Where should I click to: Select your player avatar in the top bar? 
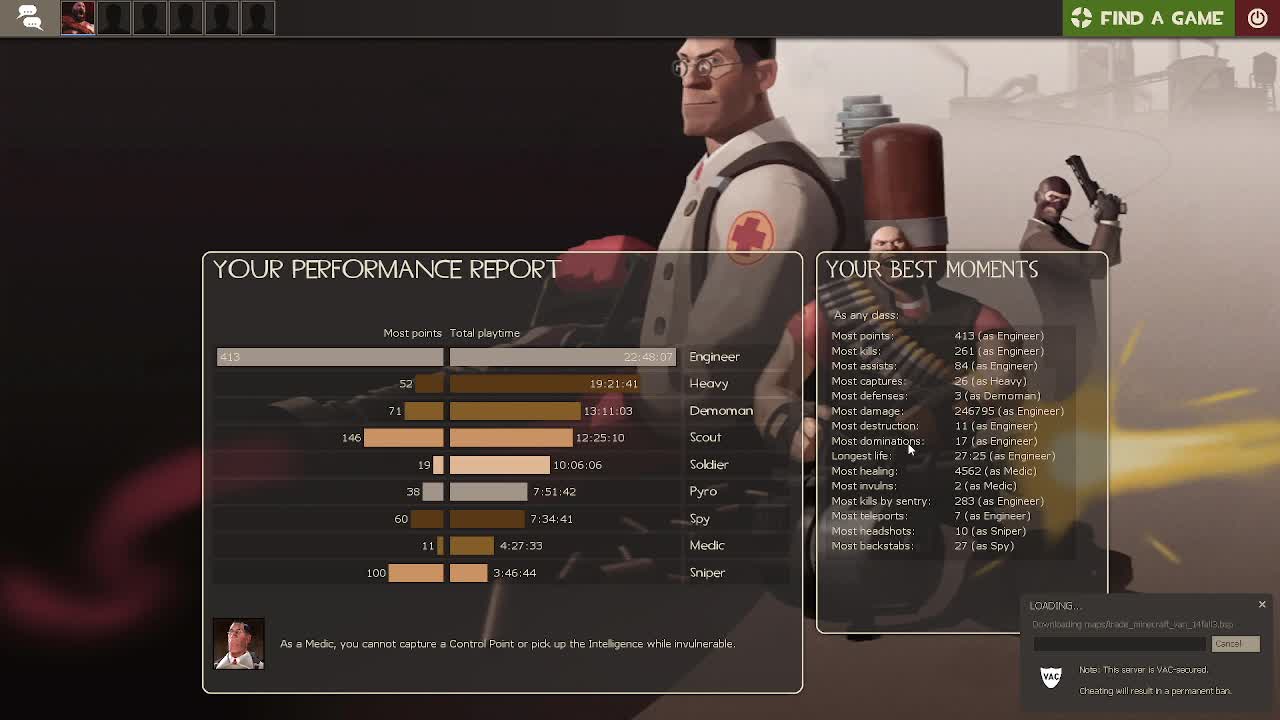click(78, 17)
